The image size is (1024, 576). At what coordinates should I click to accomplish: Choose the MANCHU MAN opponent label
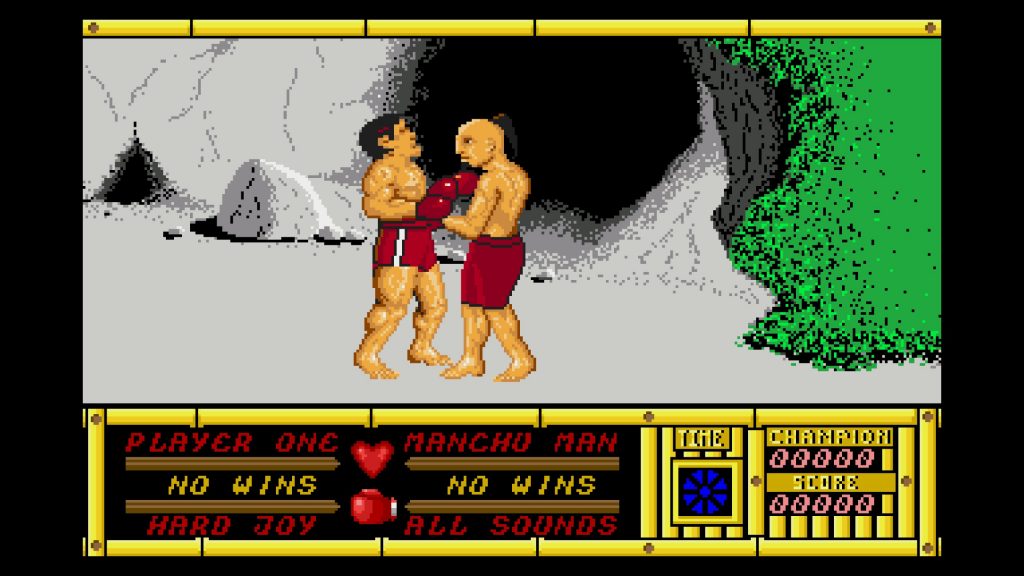pyautogui.click(x=511, y=443)
